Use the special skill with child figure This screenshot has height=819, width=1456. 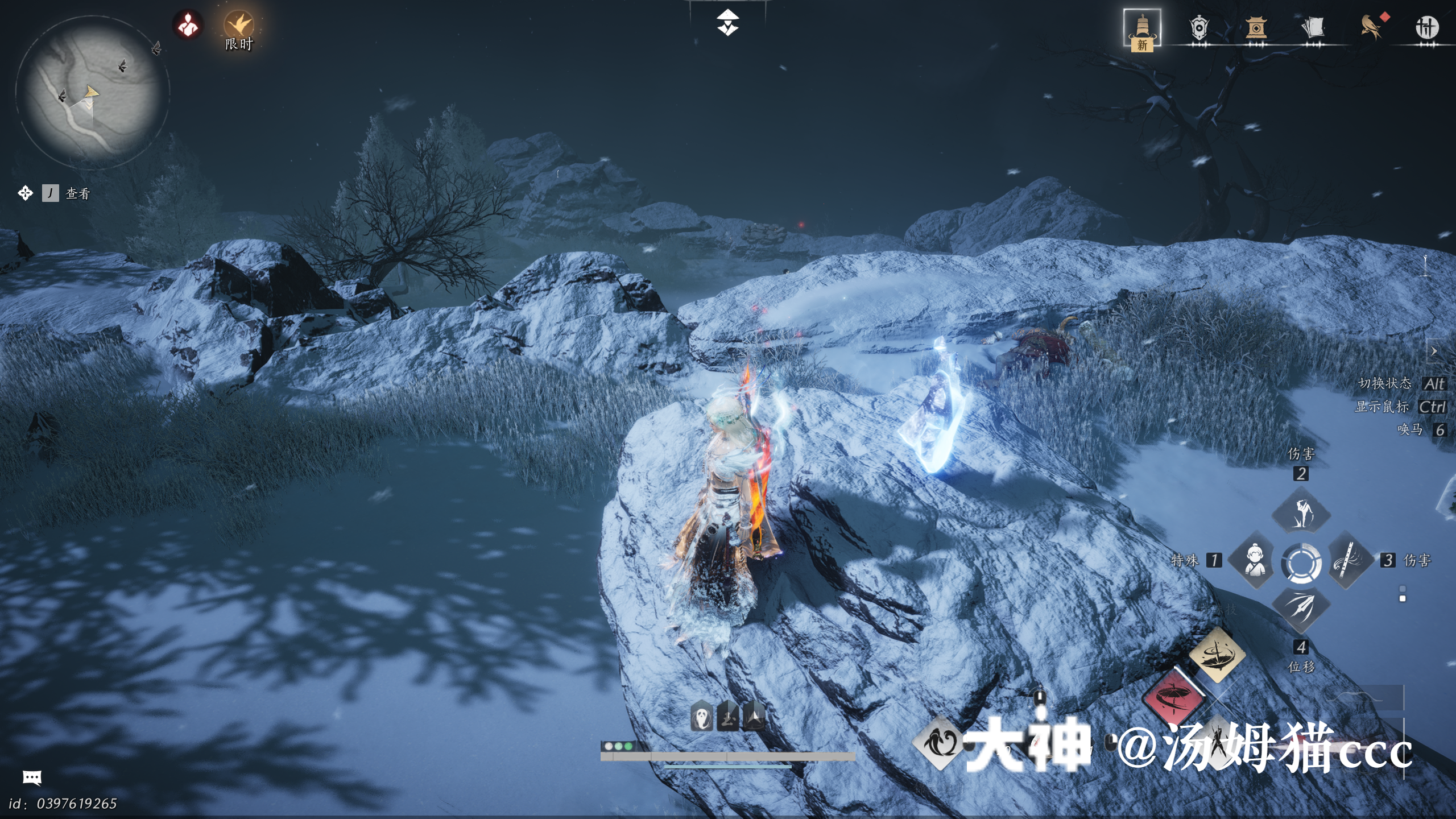[x=1256, y=560]
